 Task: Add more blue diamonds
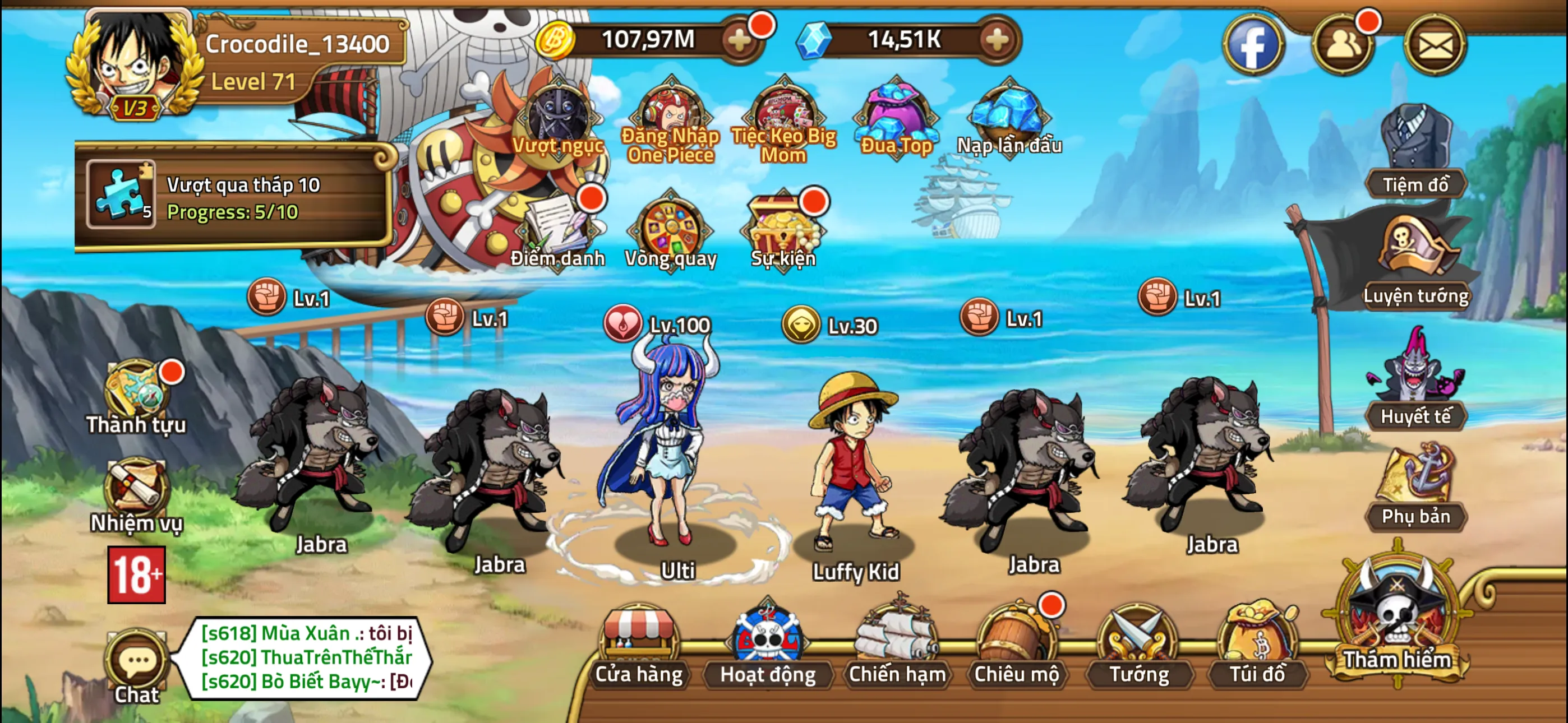[x=997, y=40]
